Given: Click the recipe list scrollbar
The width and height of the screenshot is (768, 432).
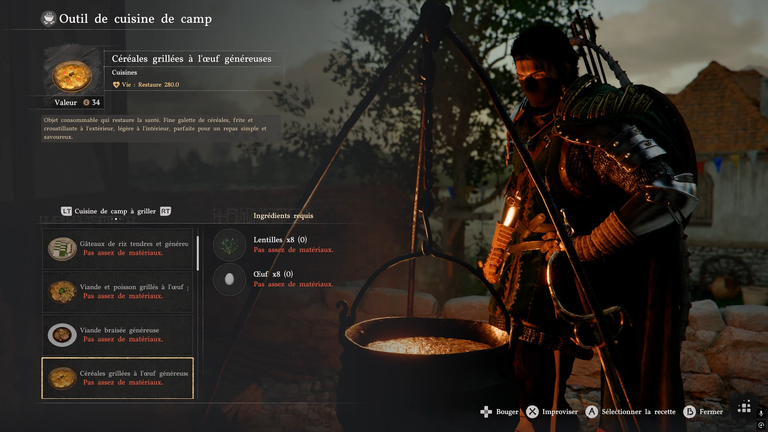Looking at the screenshot, I should click(198, 252).
